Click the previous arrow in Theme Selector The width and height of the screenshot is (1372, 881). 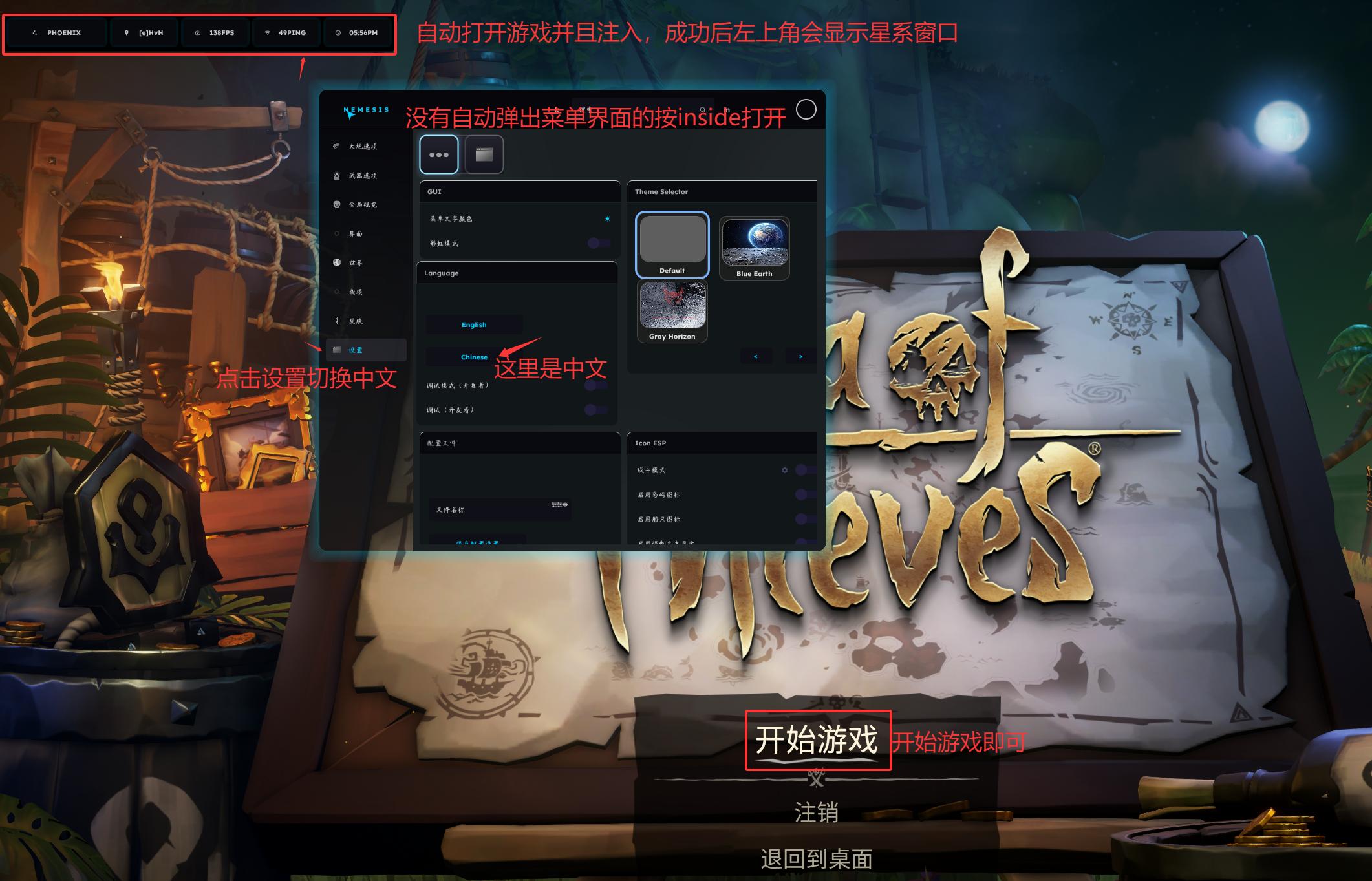pyautogui.click(x=756, y=356)
